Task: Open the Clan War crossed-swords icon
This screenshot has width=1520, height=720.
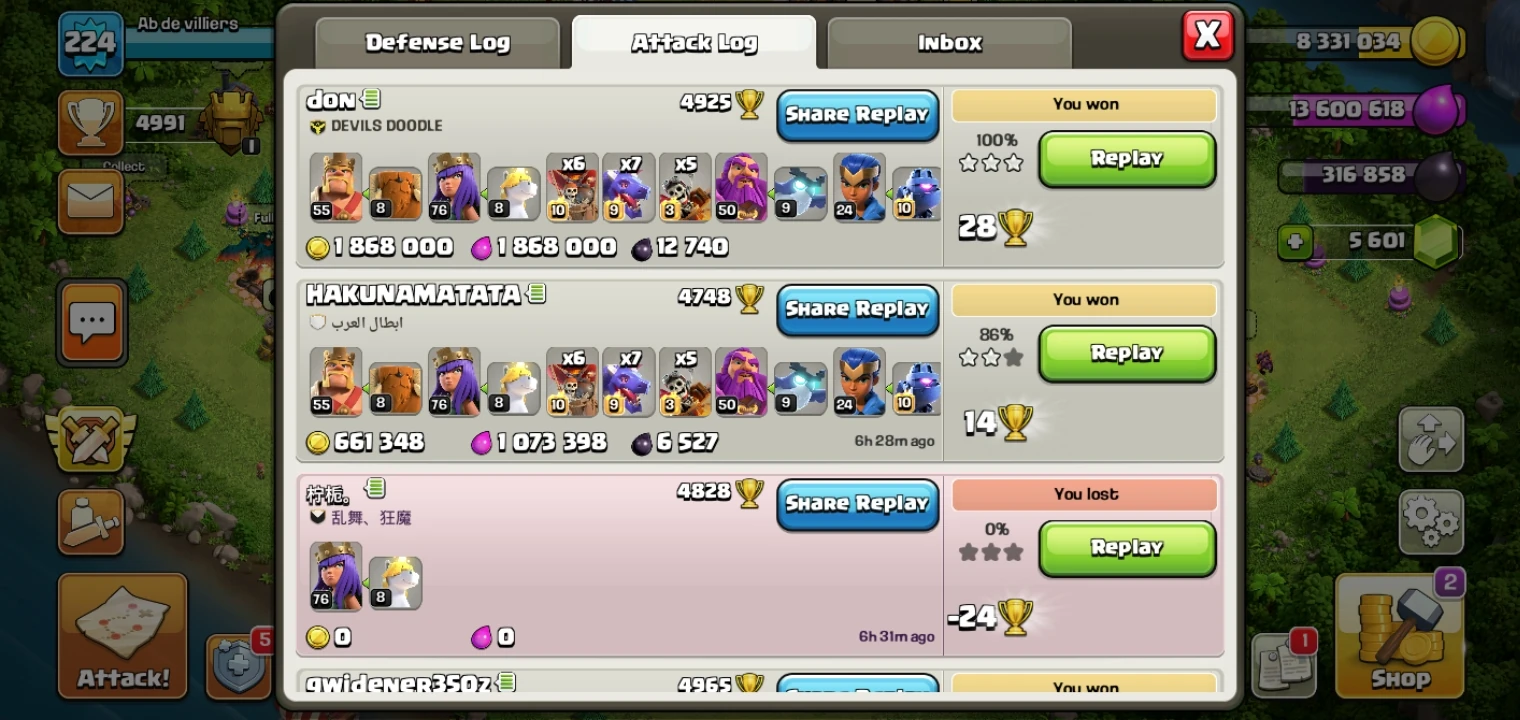Action: [91, 437]
